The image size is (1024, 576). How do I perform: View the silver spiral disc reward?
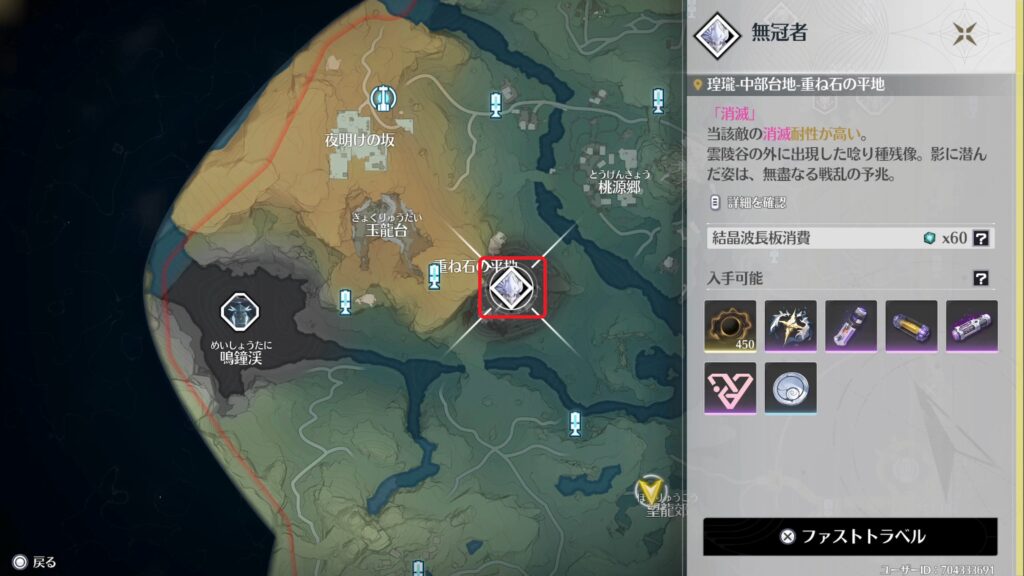(x=791, y=388)
